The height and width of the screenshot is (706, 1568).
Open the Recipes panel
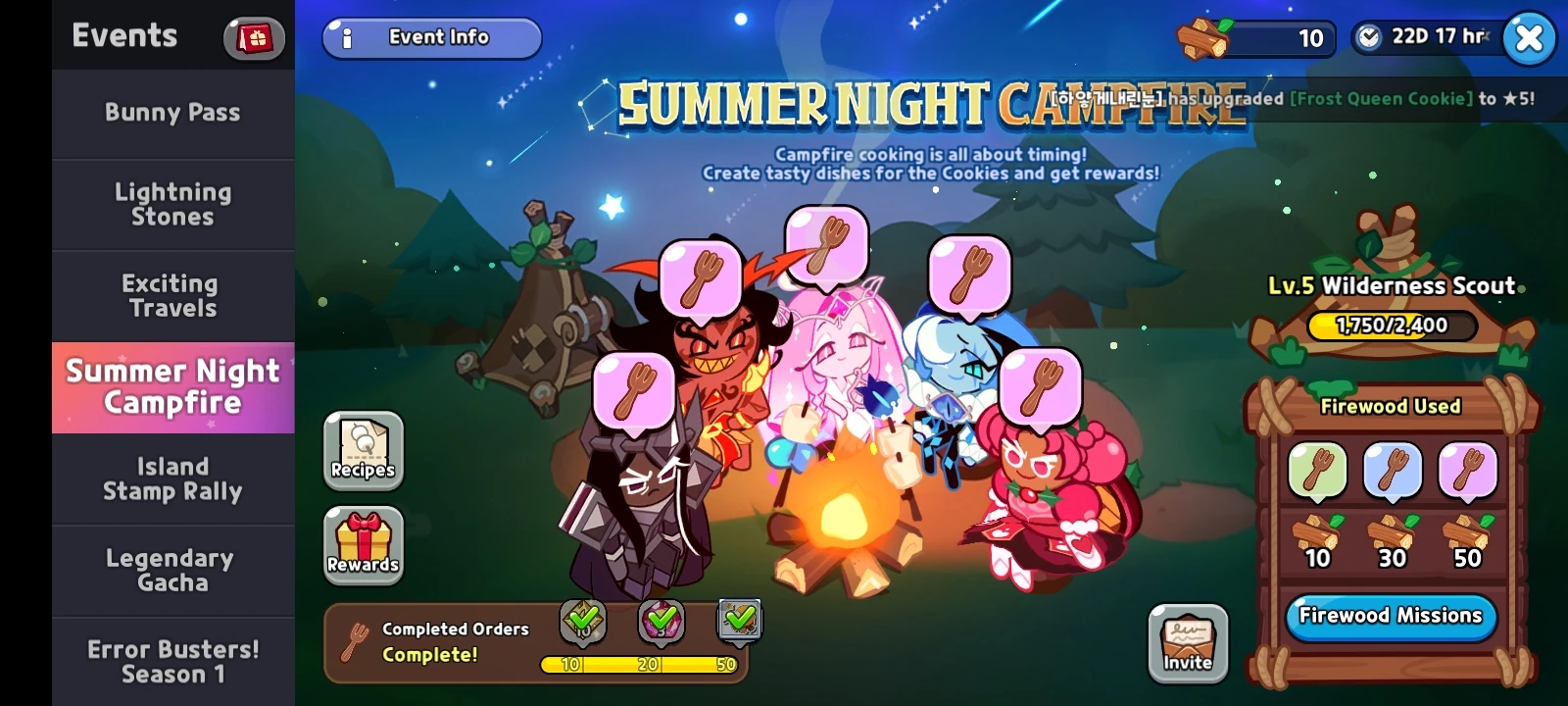click(x=363, y=451)
